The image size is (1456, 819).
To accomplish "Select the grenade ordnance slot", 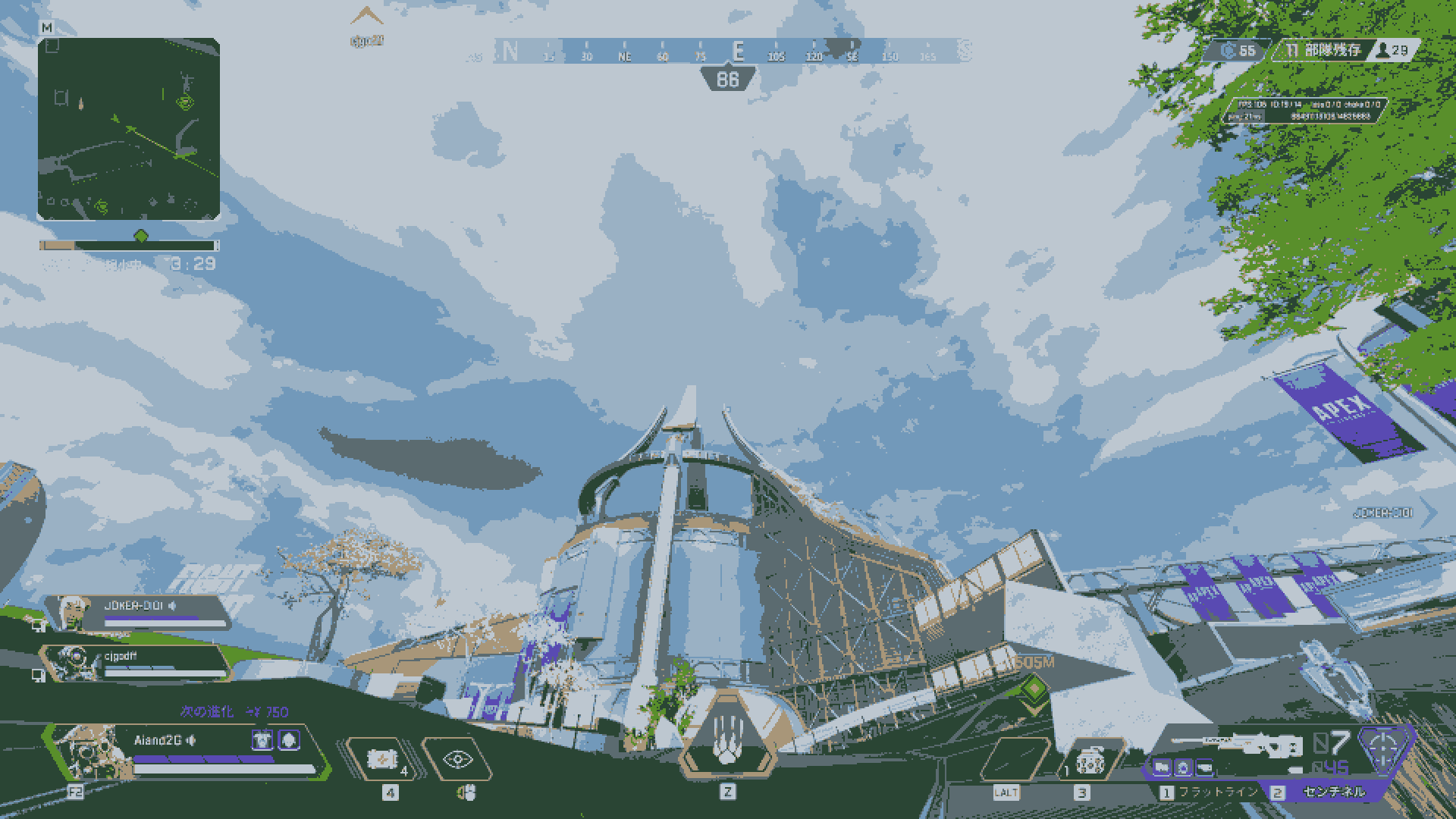I will [x=1087, y=759].
